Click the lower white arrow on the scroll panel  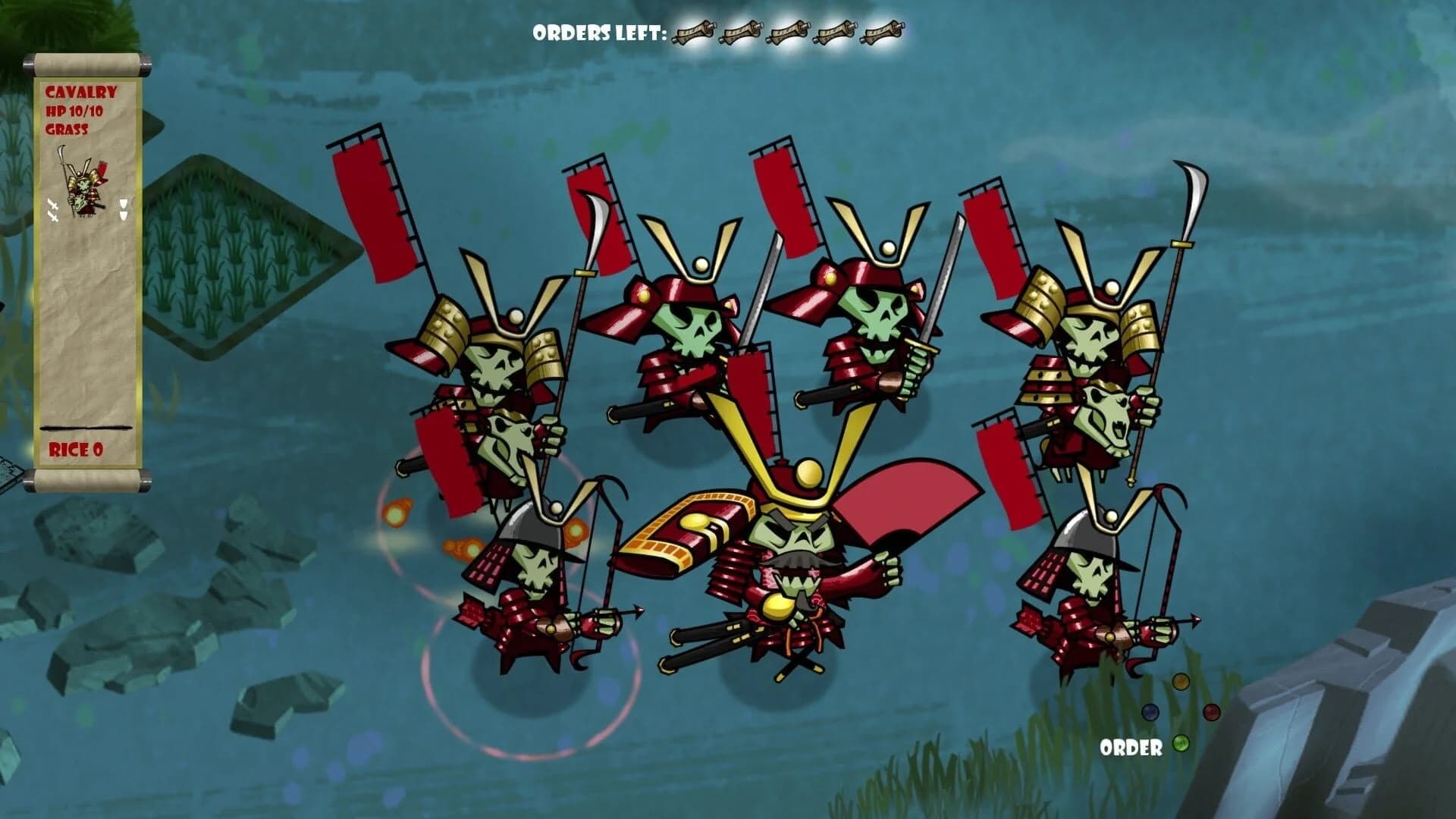(123, 216)
